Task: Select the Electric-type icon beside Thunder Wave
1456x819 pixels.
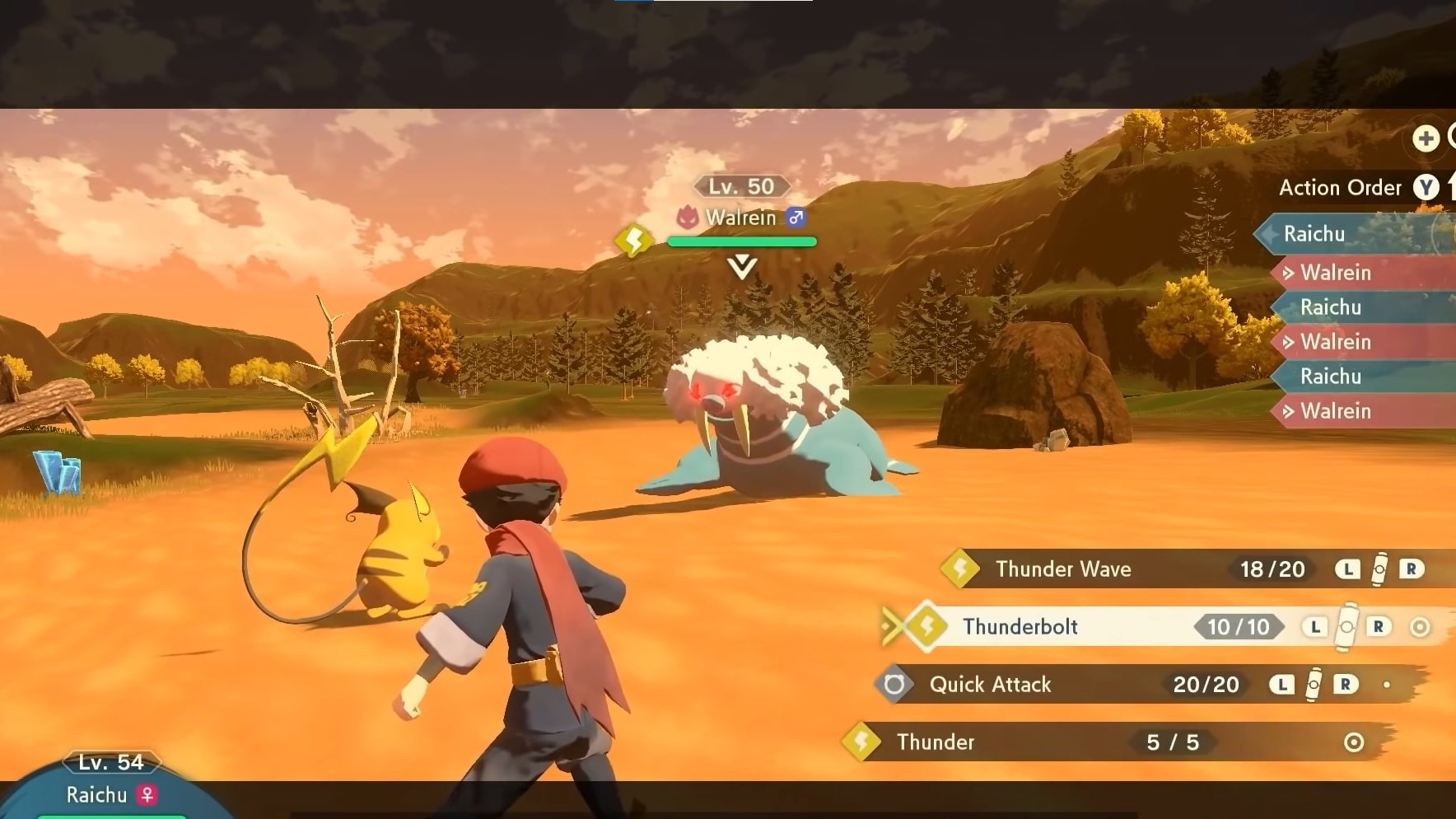Action: (x=962, y=569)
